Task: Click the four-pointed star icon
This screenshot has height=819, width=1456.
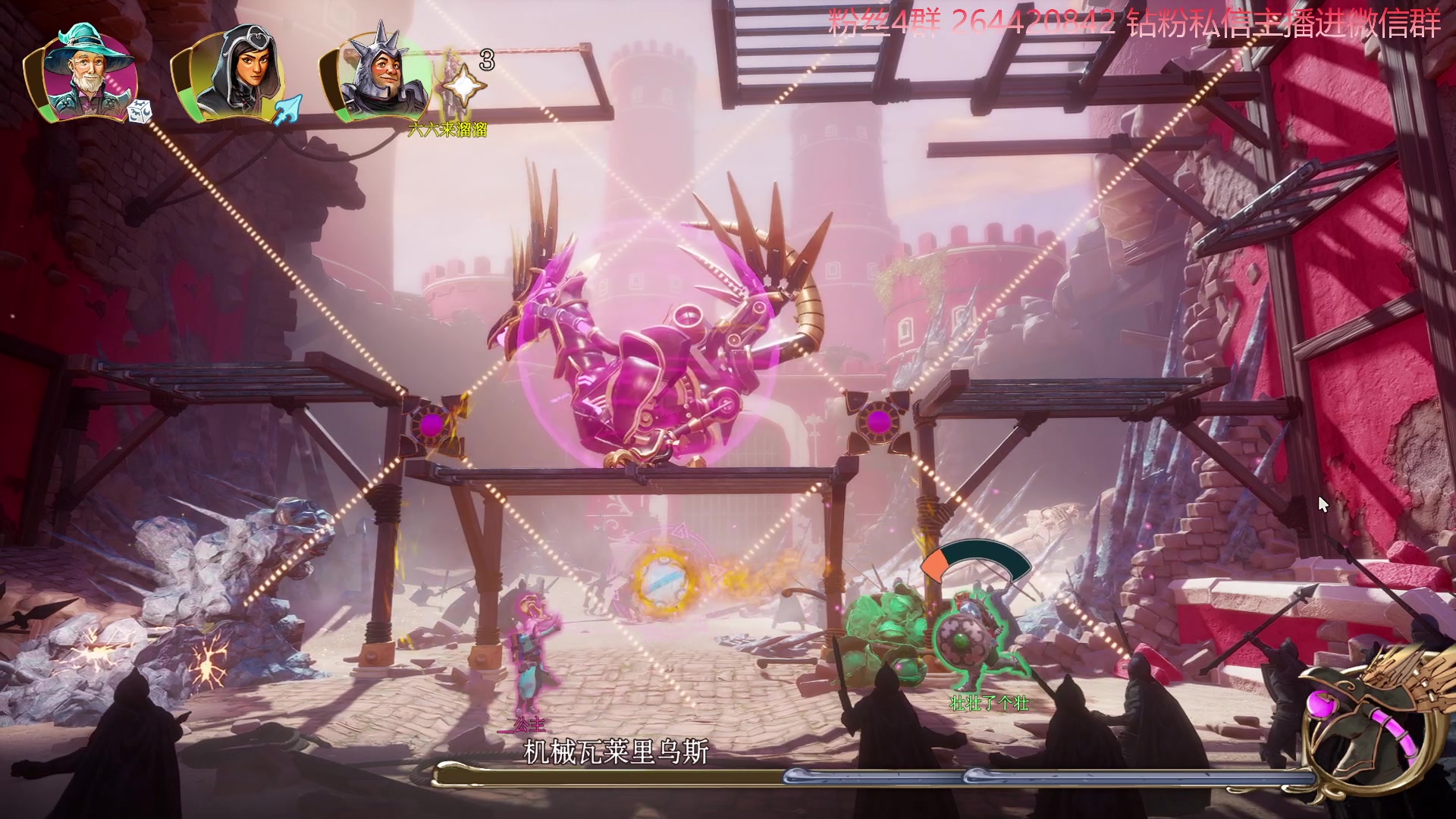Action: (463, 86)
